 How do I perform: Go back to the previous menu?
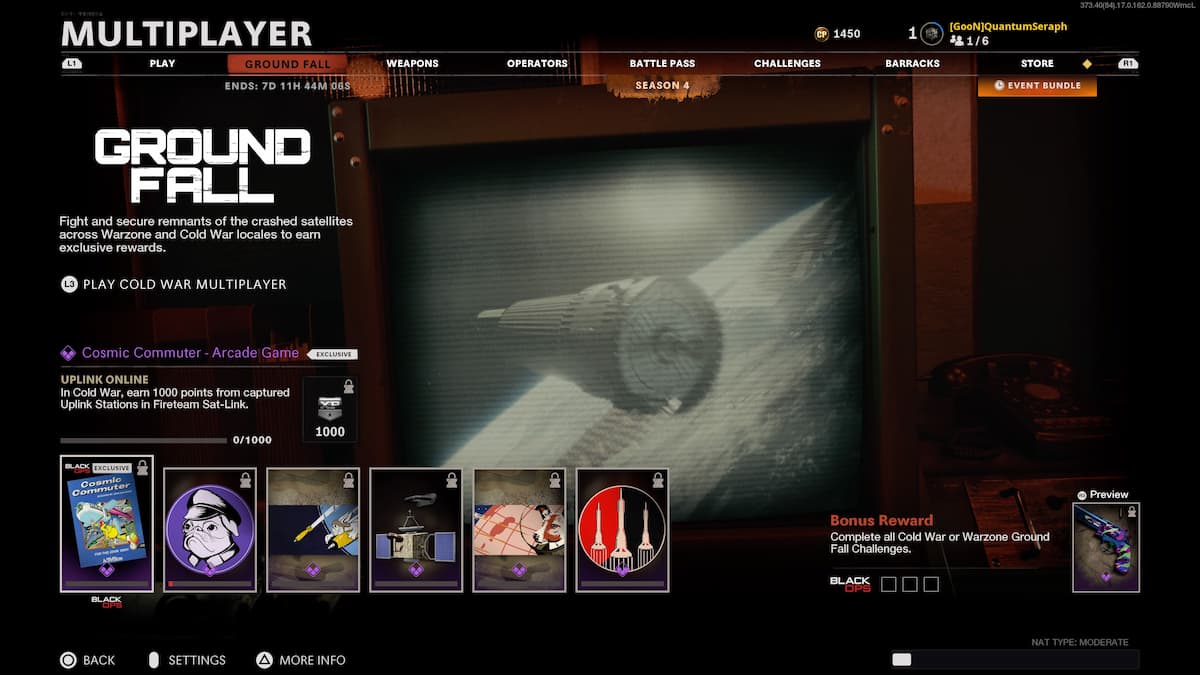coord(87,660)
